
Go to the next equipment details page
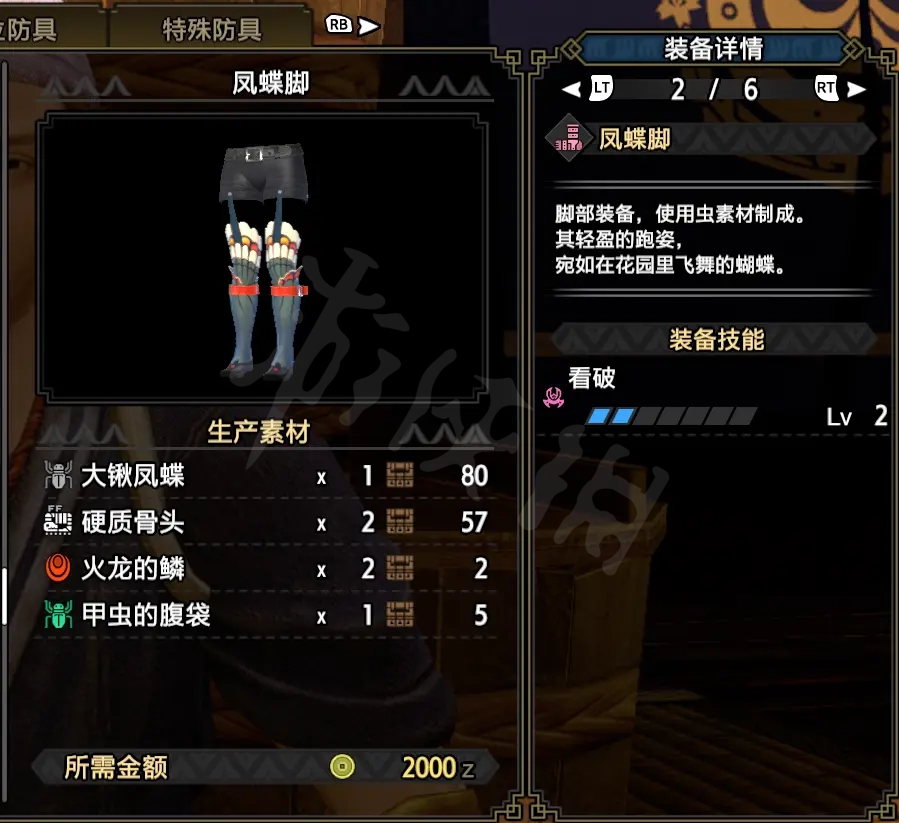coord(837,89)
